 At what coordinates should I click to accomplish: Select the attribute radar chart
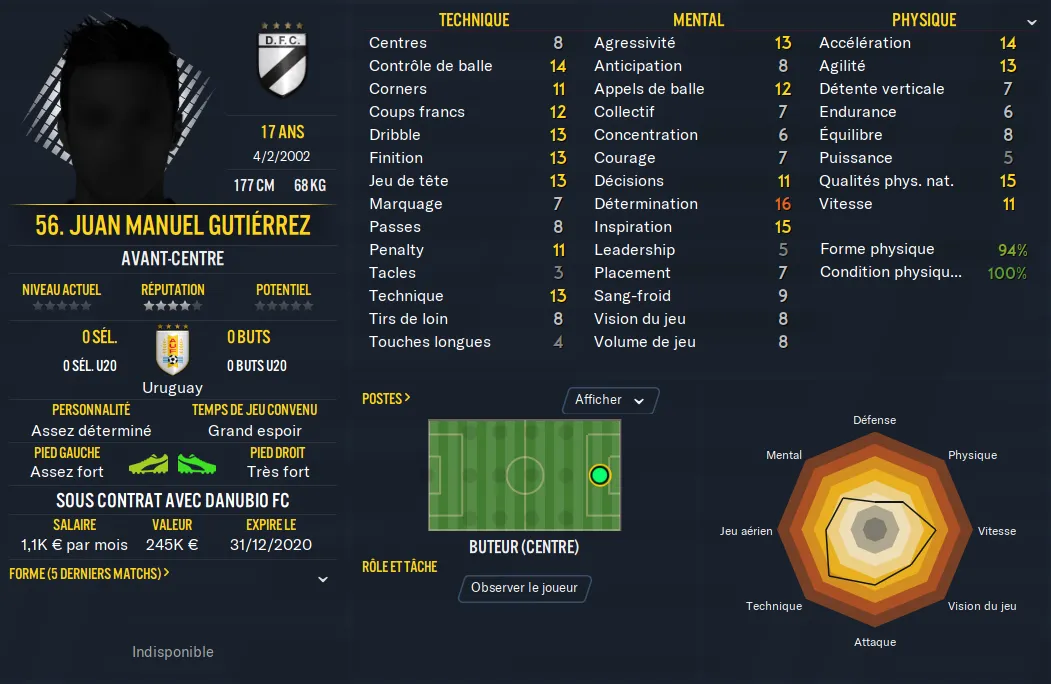(x=874, y=531)
